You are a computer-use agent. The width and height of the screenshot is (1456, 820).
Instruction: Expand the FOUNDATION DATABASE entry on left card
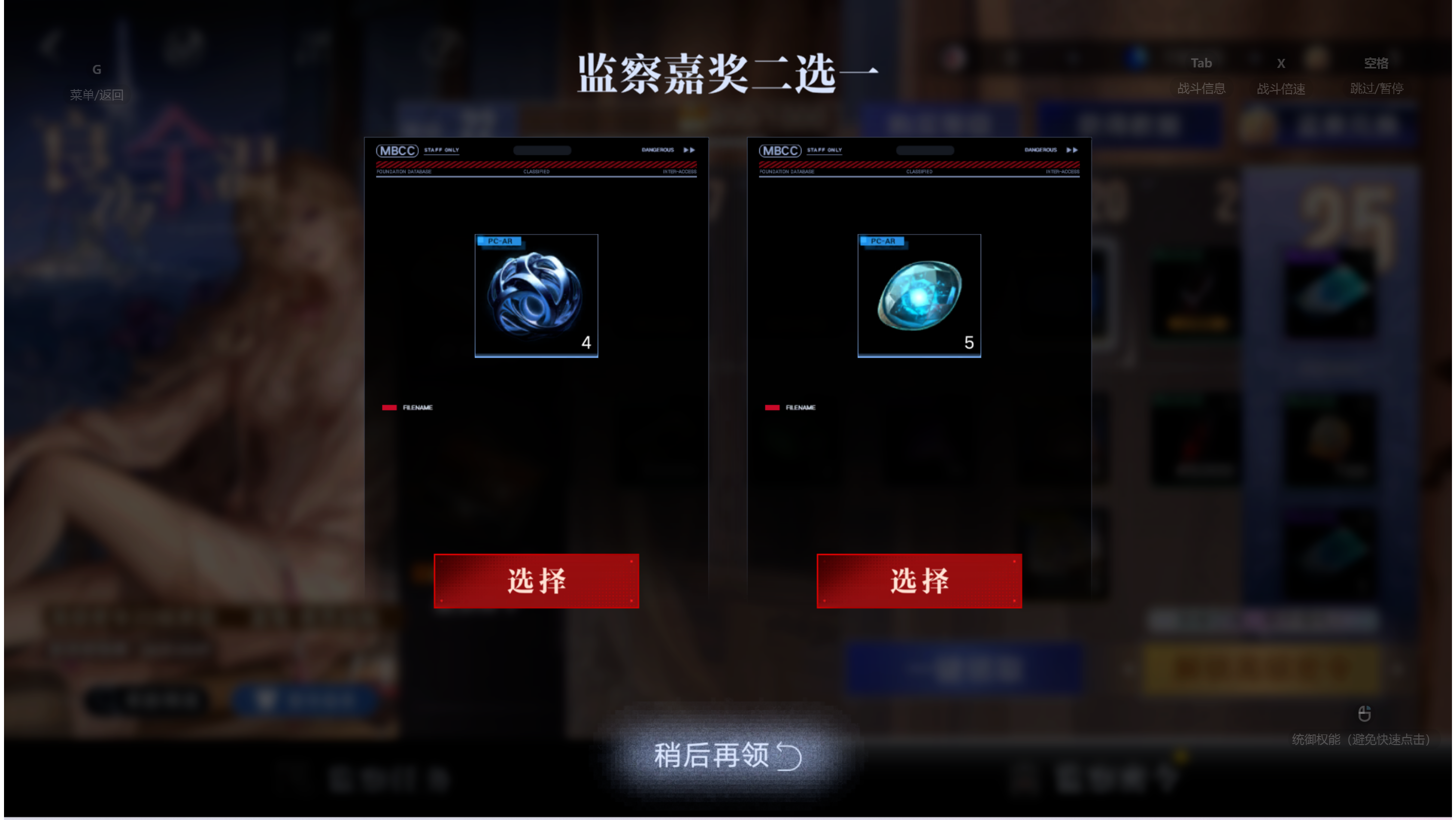403,171
